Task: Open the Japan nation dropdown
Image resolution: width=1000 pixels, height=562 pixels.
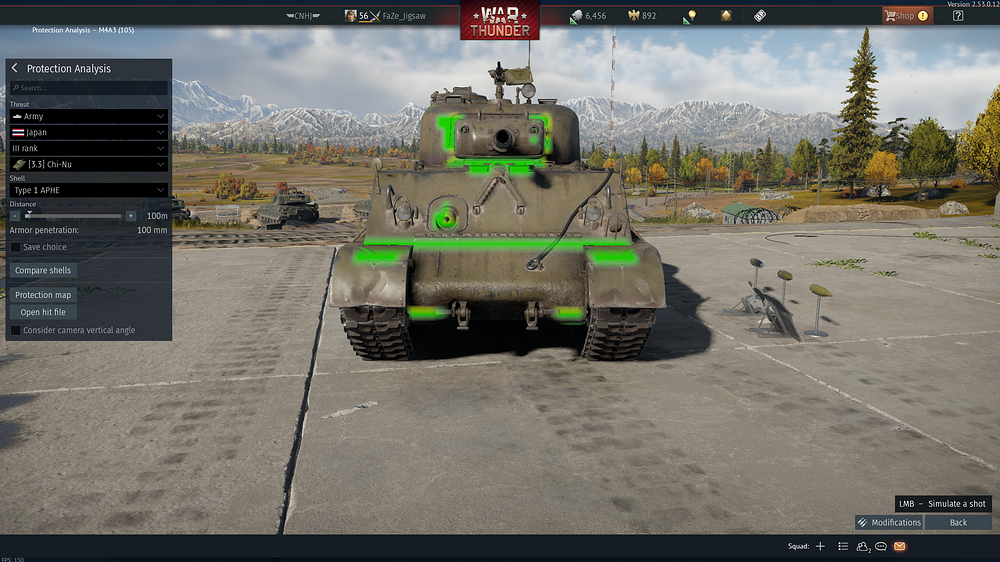Action: tap(88, 132)
